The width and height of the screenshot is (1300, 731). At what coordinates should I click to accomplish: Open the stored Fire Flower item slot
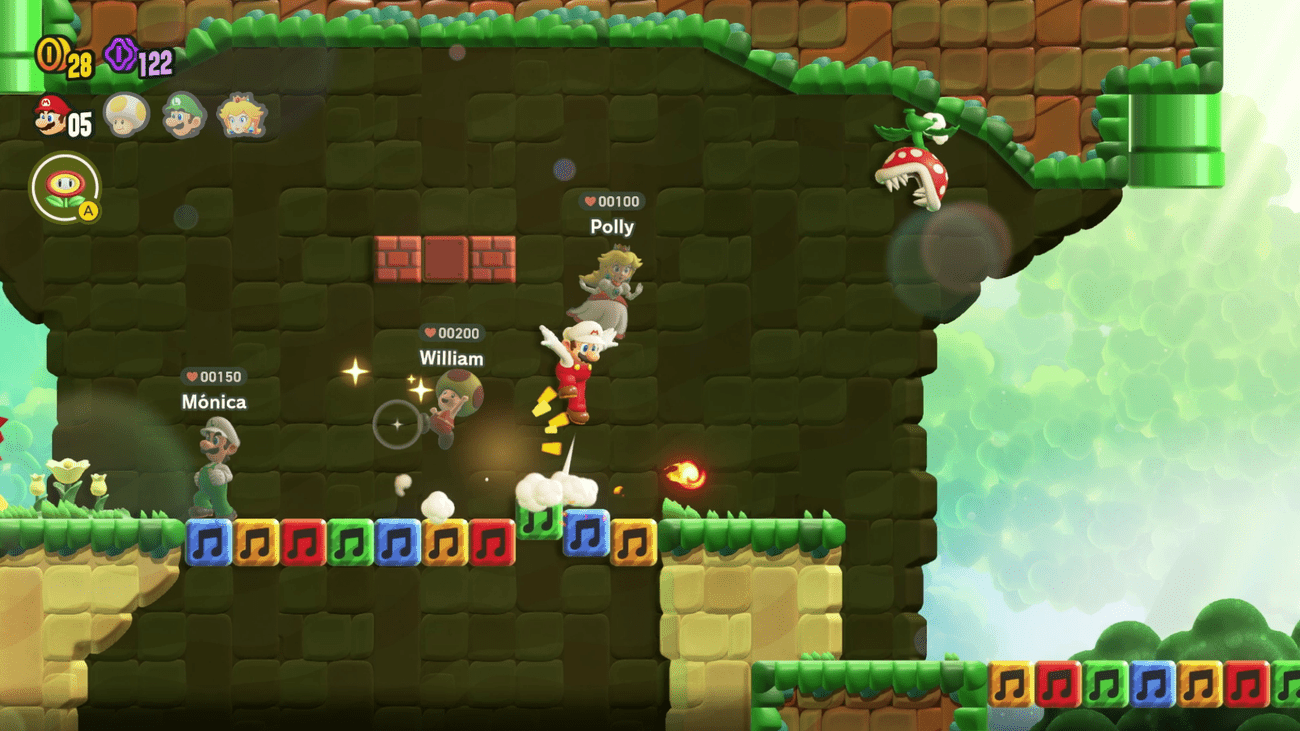tap(64, 185)
